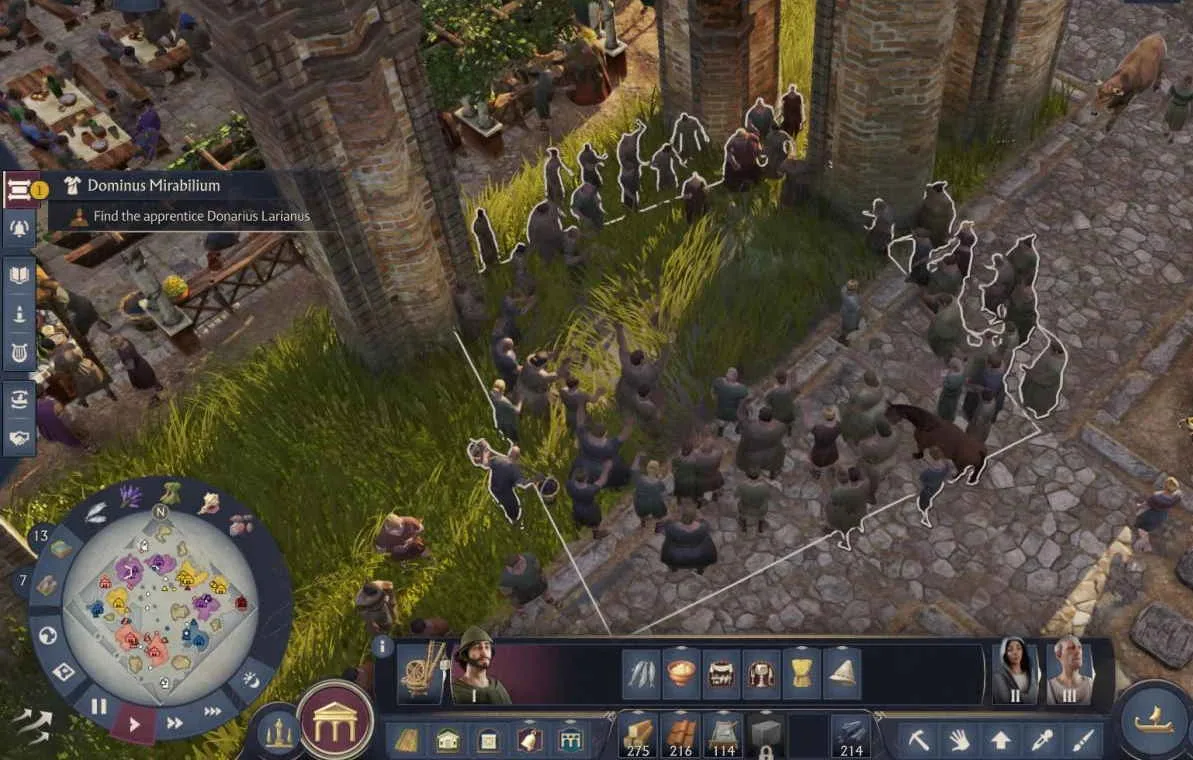Choose the fish goods icon
This screenshot has height=760, width=1193.
pos(642,673)
